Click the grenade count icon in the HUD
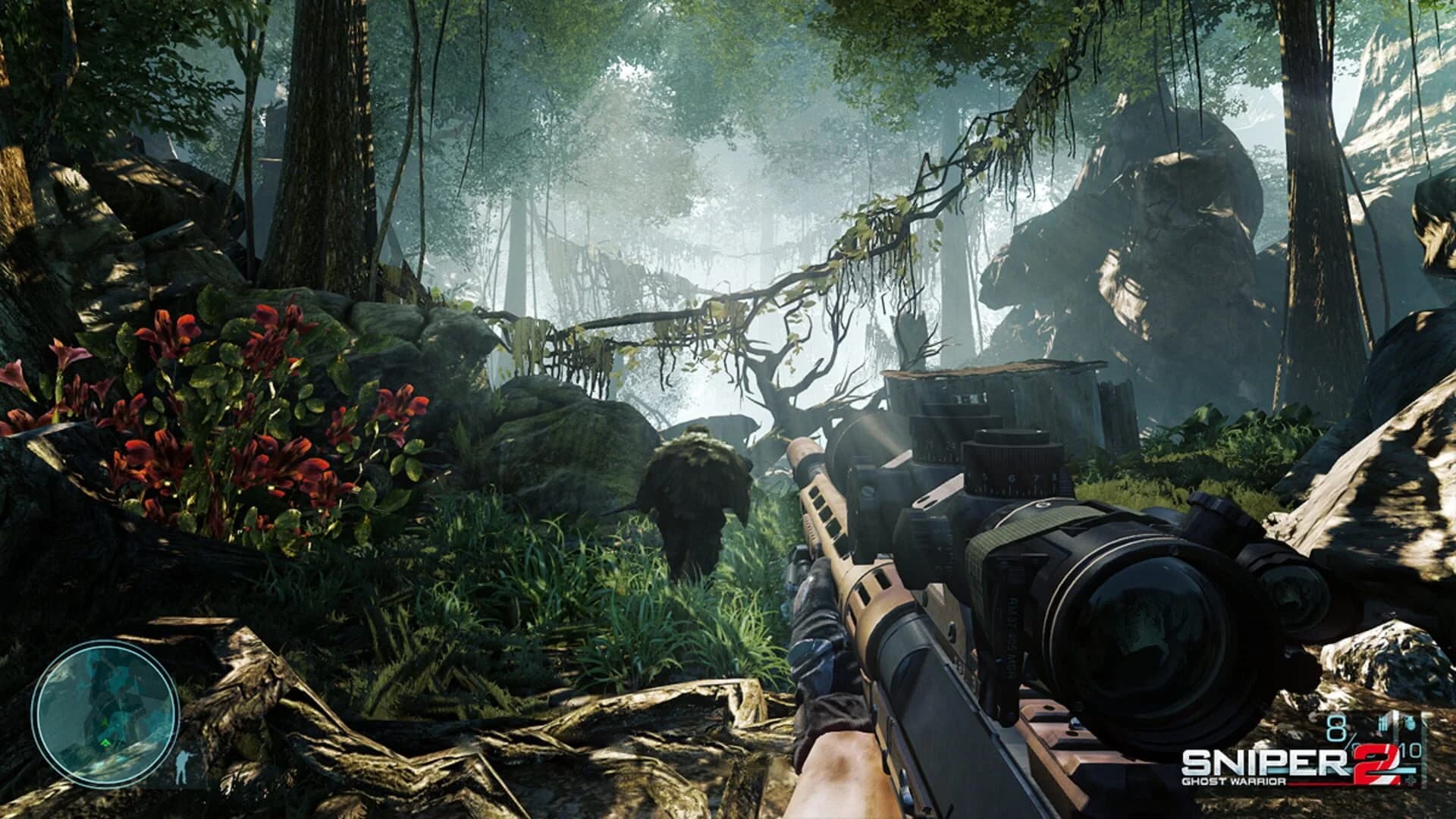1456x819 pixels. point(1410,723)
